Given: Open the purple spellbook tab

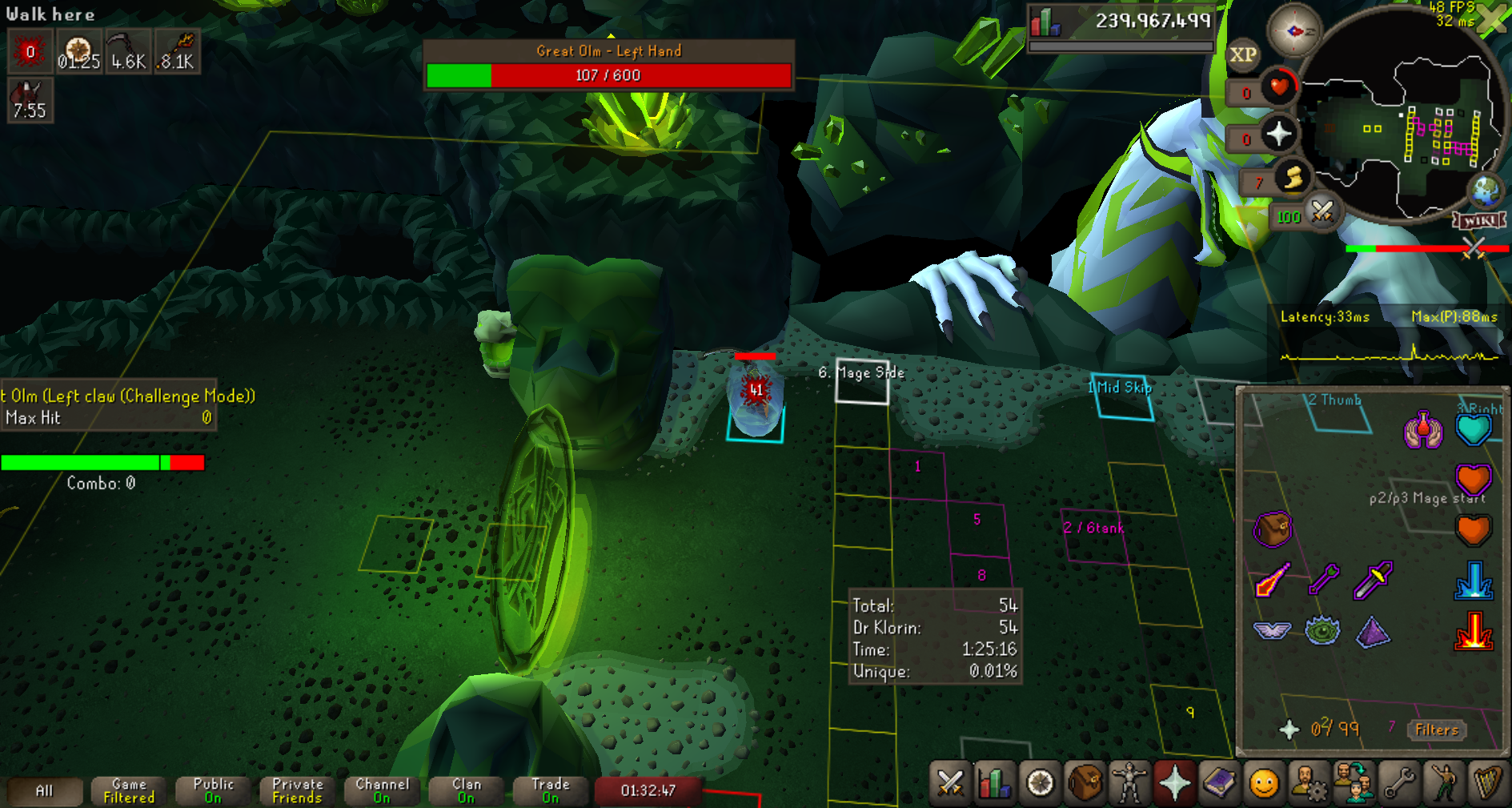Looking at the screenshot, I should 1219,782.
